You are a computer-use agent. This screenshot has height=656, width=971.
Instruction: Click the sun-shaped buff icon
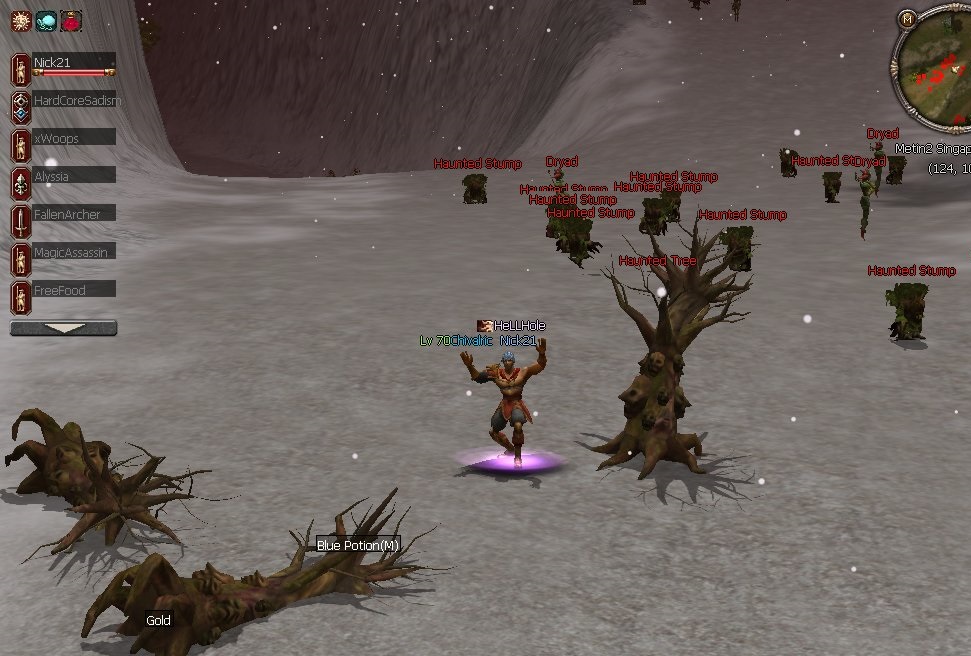tap(21, 20)
